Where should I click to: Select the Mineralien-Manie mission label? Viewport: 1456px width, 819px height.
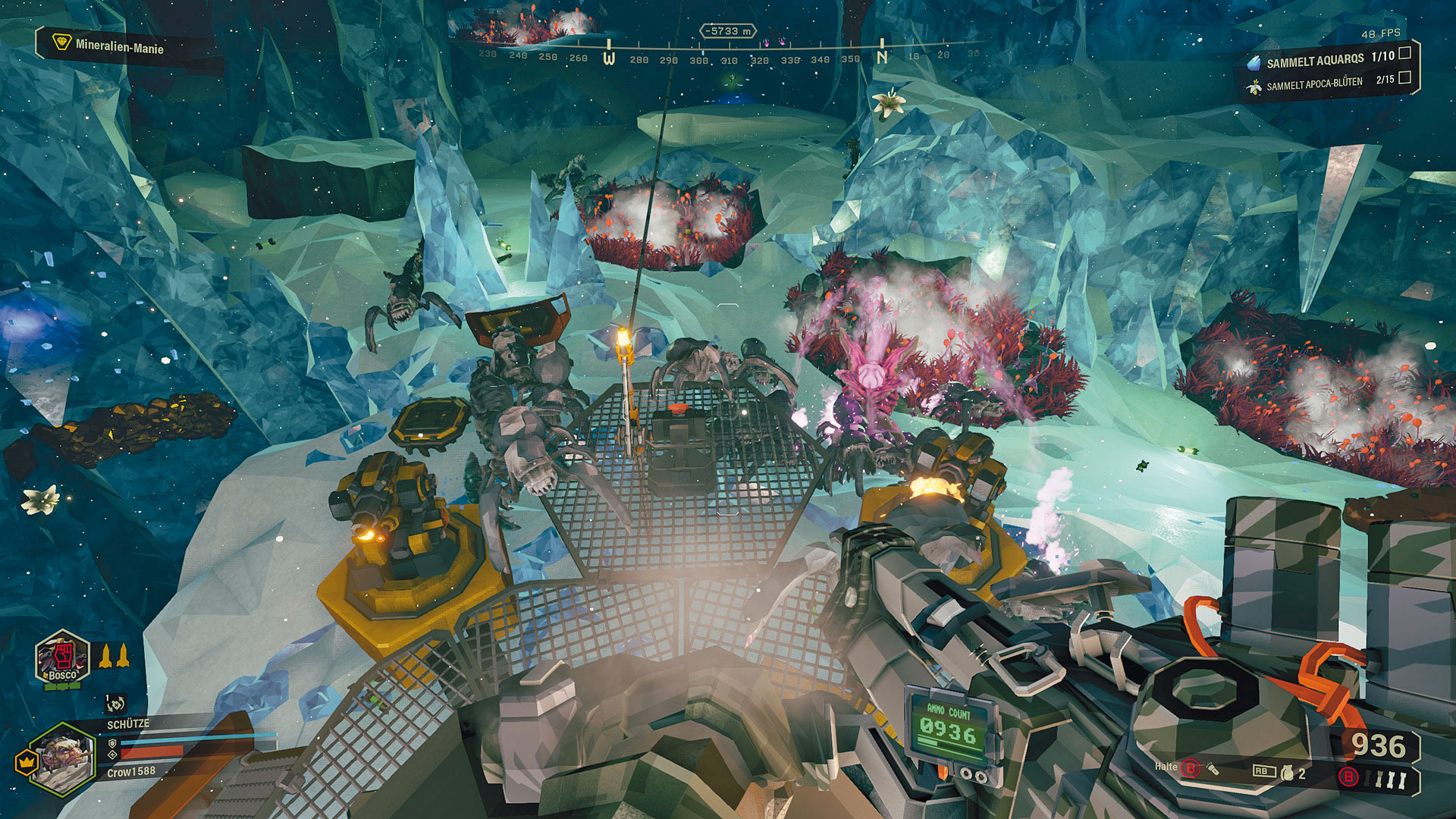(118, 46)
